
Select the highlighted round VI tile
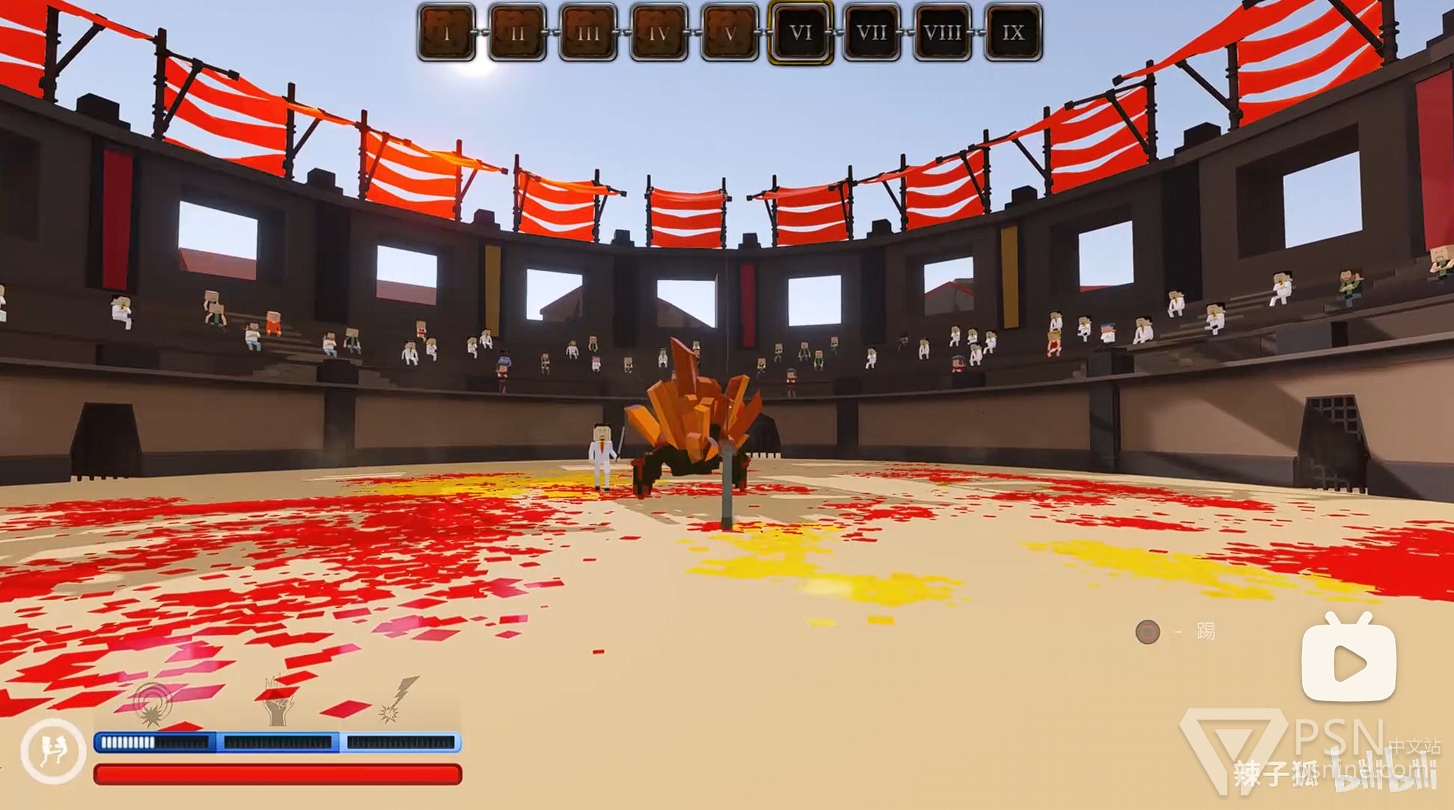point(801,32)
